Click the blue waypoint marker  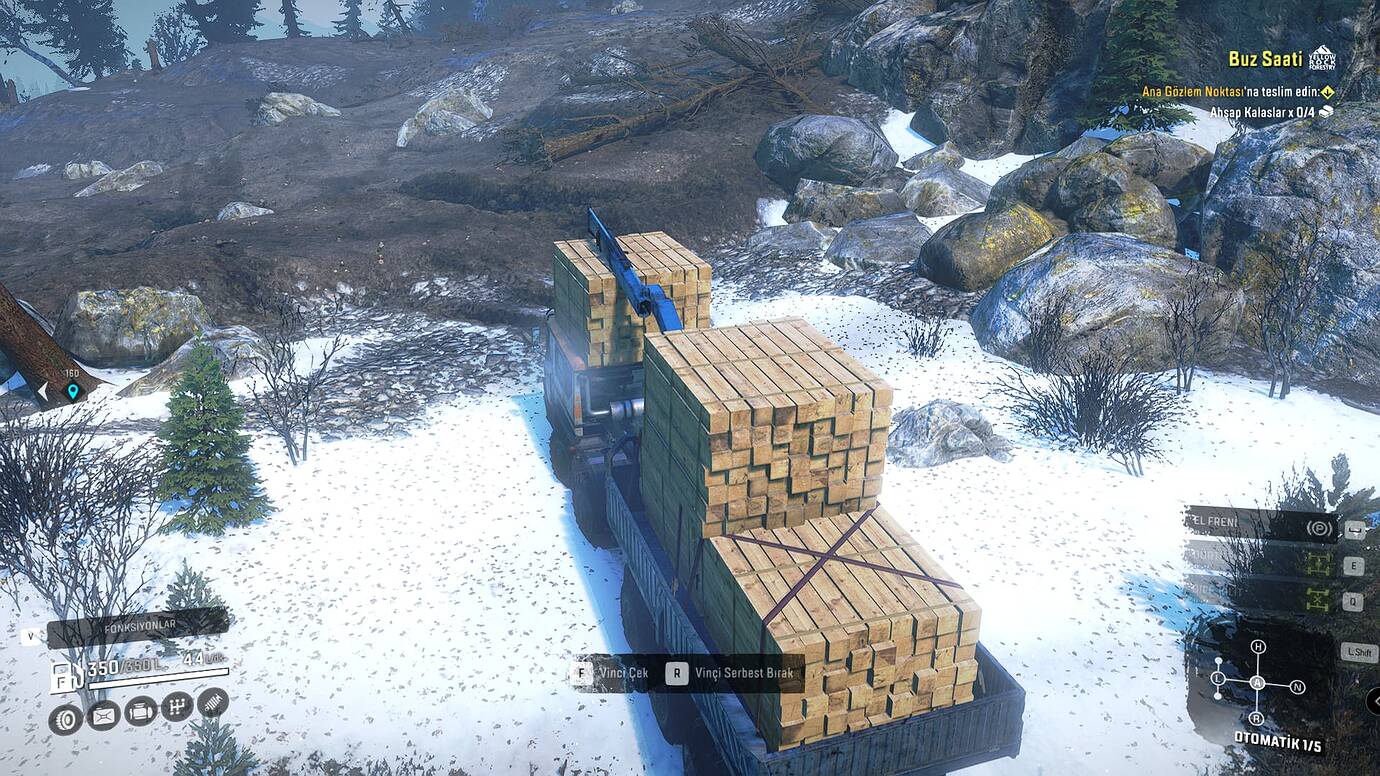point(72,391)
